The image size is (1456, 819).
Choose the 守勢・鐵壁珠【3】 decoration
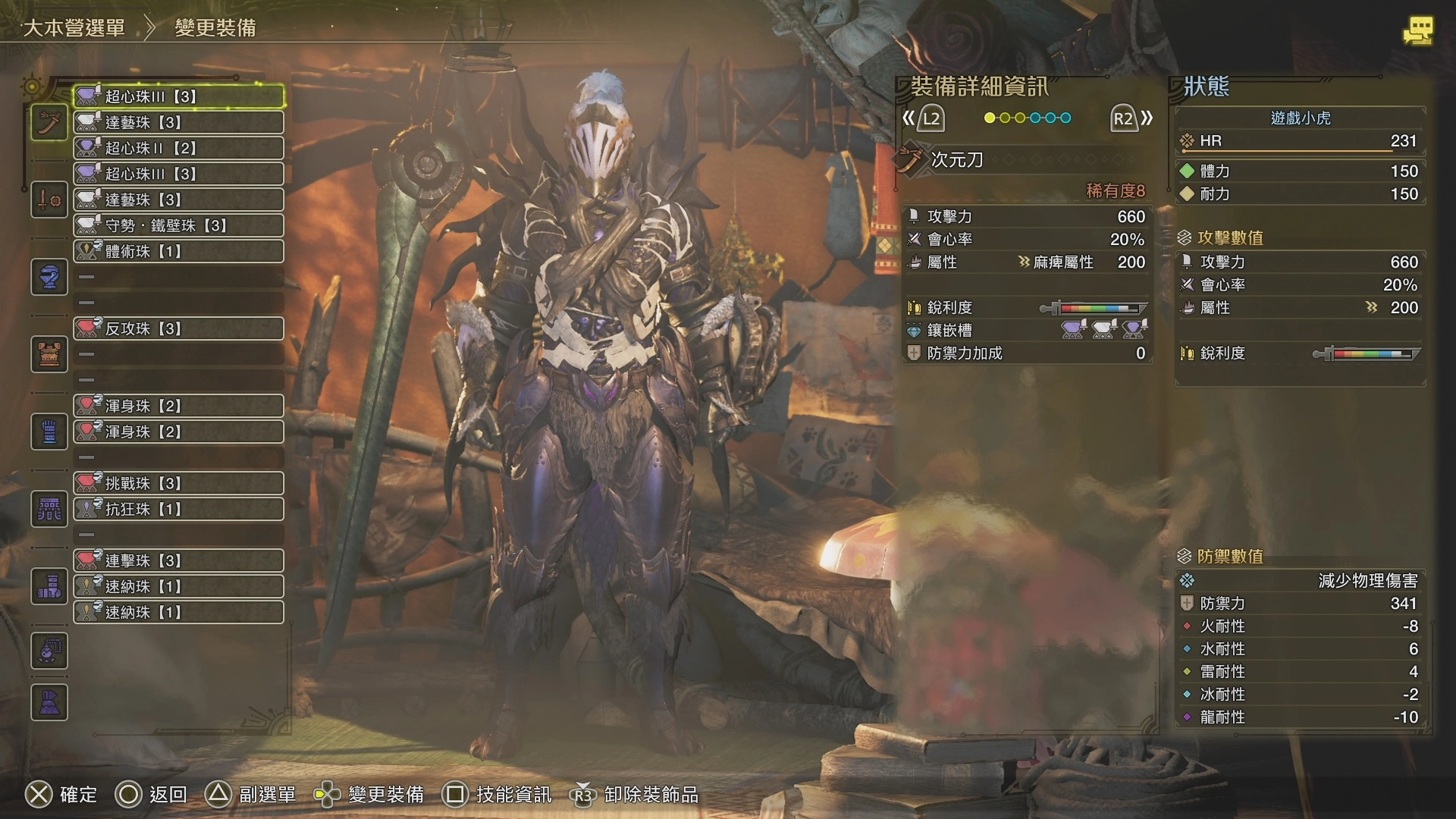click(179, 225)
